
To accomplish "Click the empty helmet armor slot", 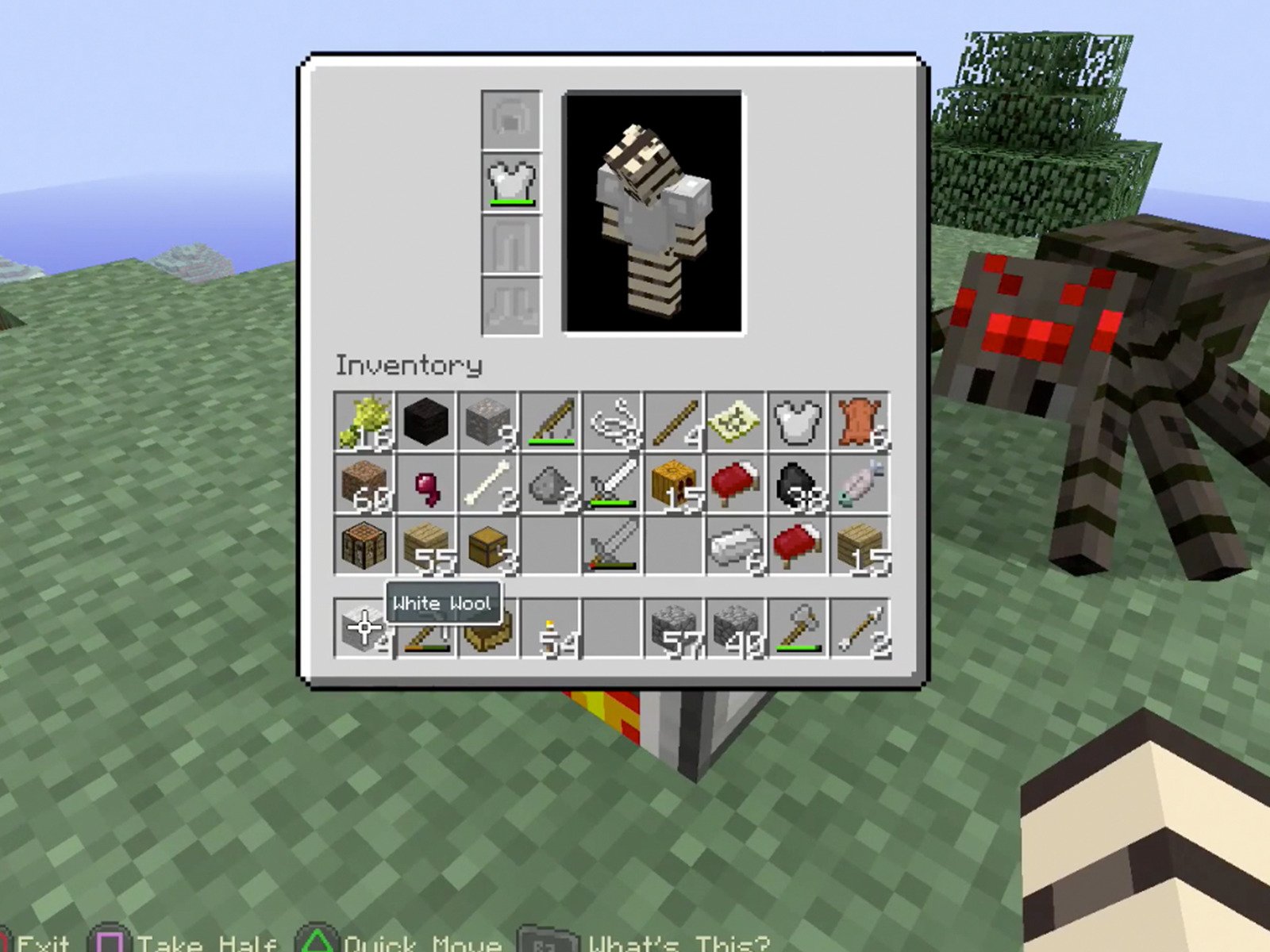I will click(x=510, y=119).
